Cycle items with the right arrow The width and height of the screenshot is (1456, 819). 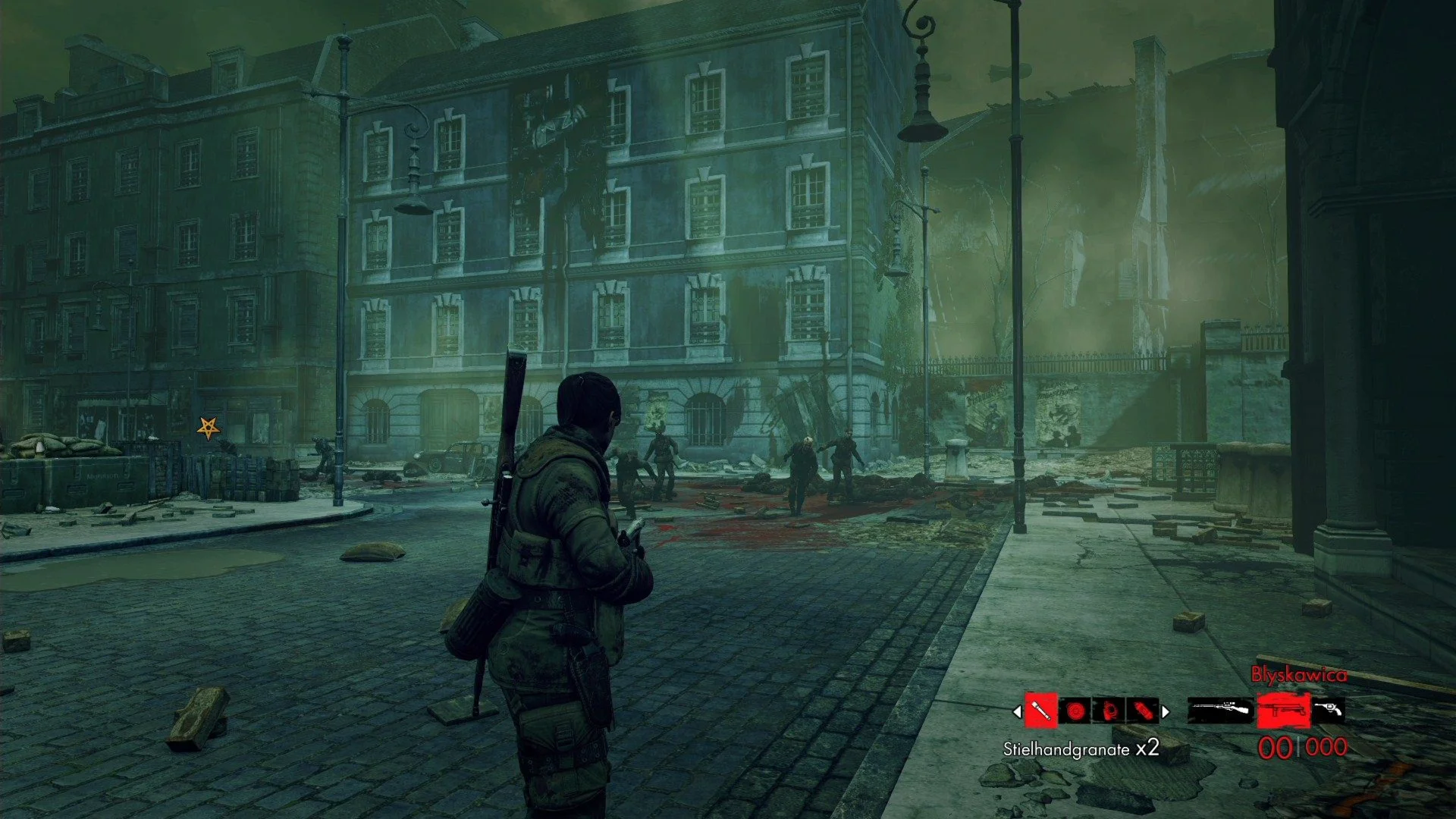[x=1166, y=712]
